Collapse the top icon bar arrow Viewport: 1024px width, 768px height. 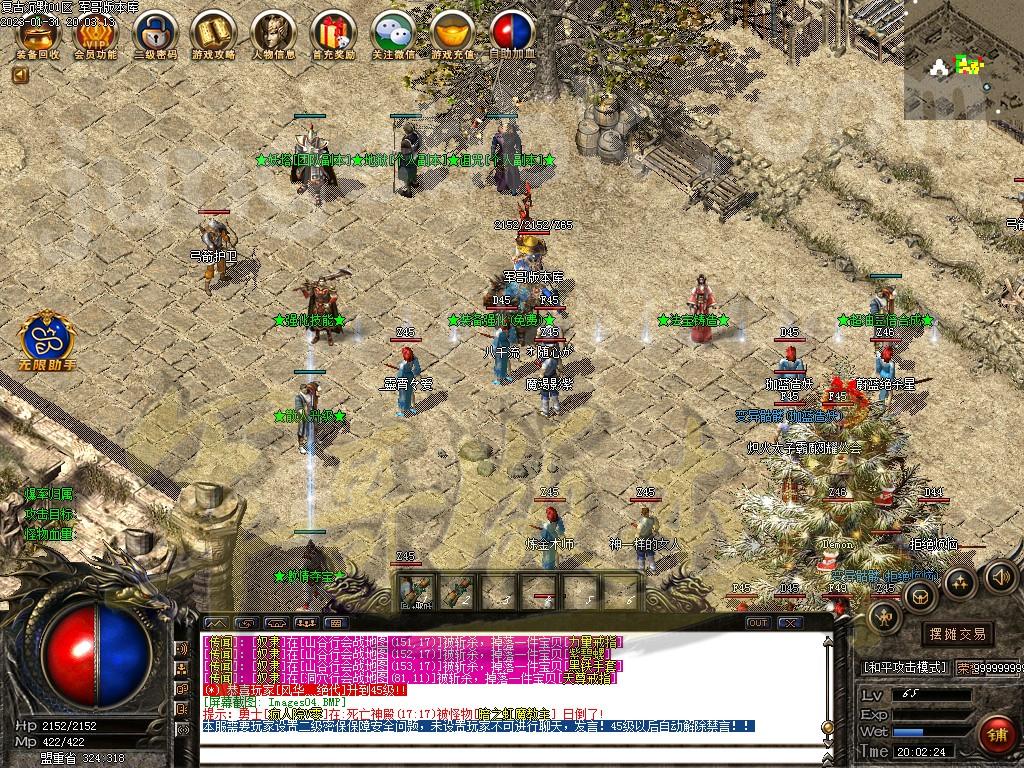point(20,74)
